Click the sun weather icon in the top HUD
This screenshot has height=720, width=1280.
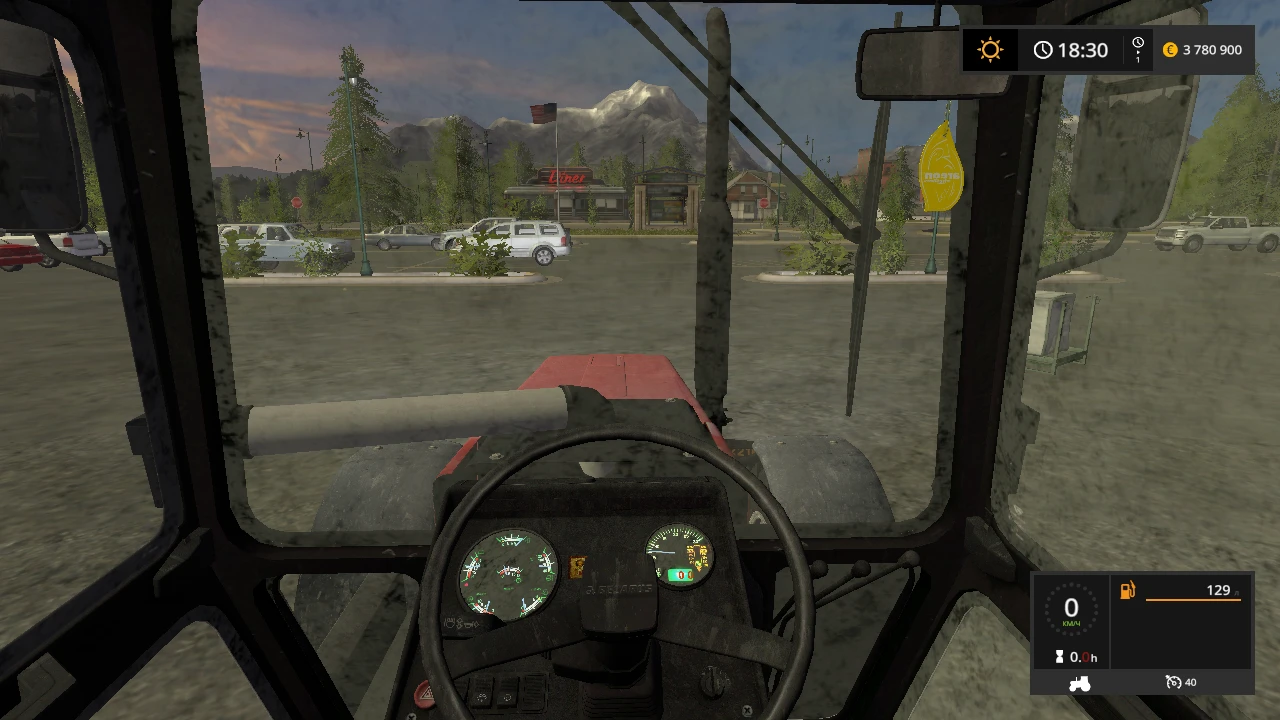tap(989, 49)
